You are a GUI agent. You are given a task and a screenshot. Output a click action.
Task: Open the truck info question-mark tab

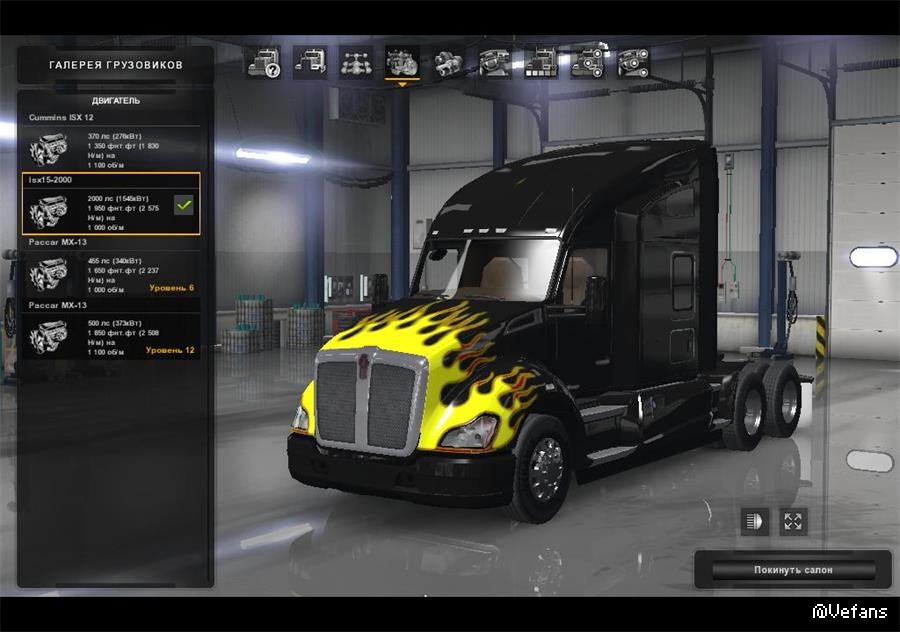[x=264, y=63]
